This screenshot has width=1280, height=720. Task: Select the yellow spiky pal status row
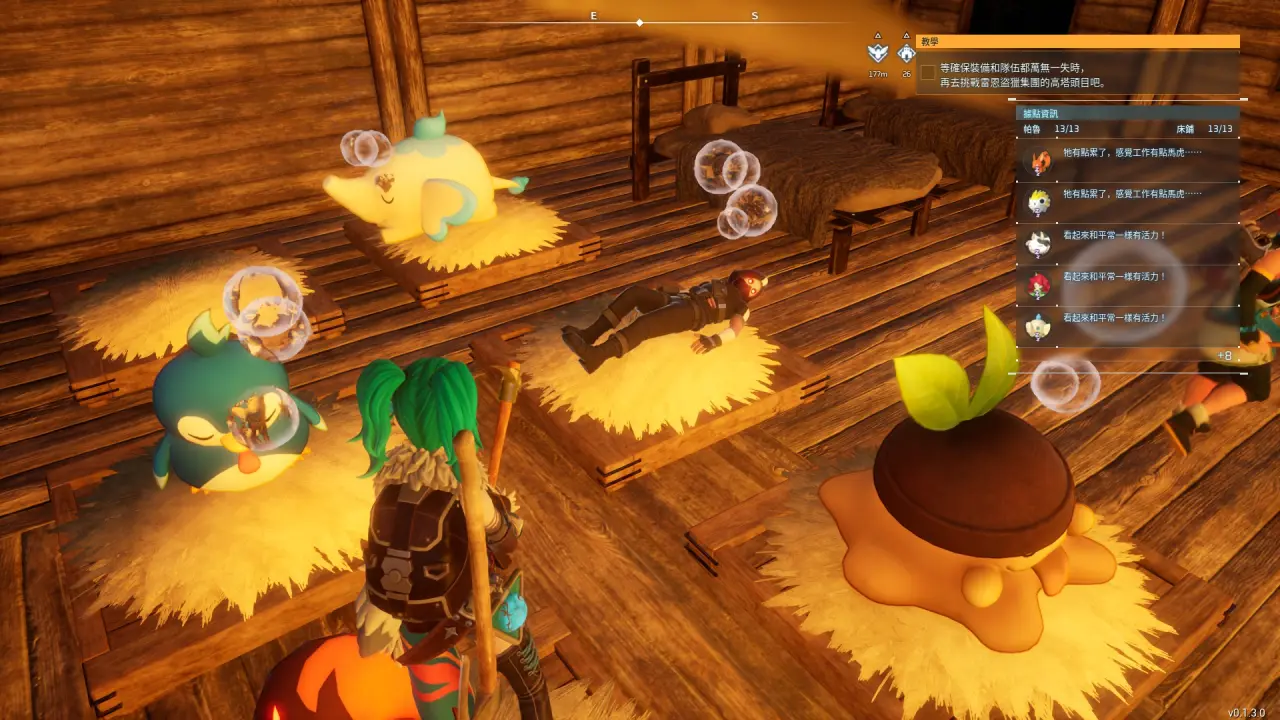coord(1127,201)
